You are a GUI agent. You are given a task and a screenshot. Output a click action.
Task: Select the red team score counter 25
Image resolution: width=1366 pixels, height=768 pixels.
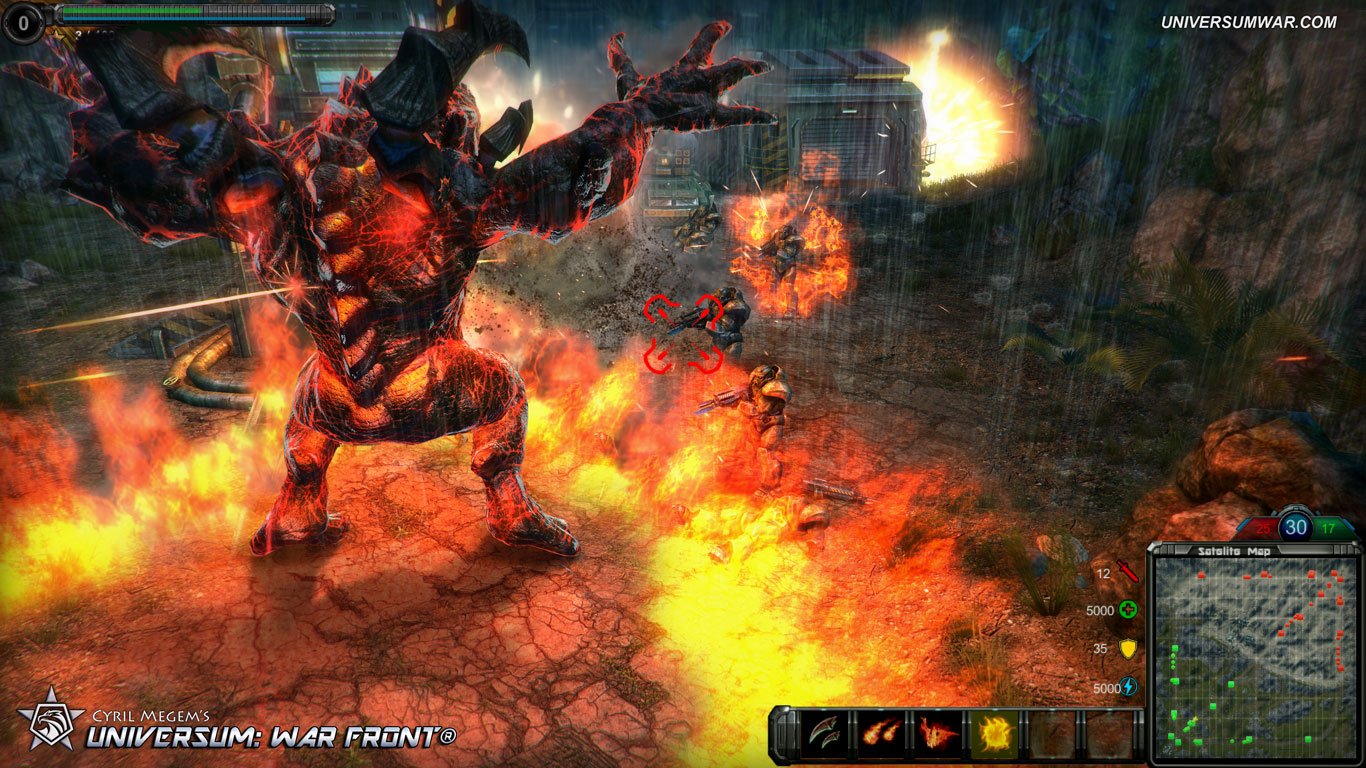[1262, 528]
